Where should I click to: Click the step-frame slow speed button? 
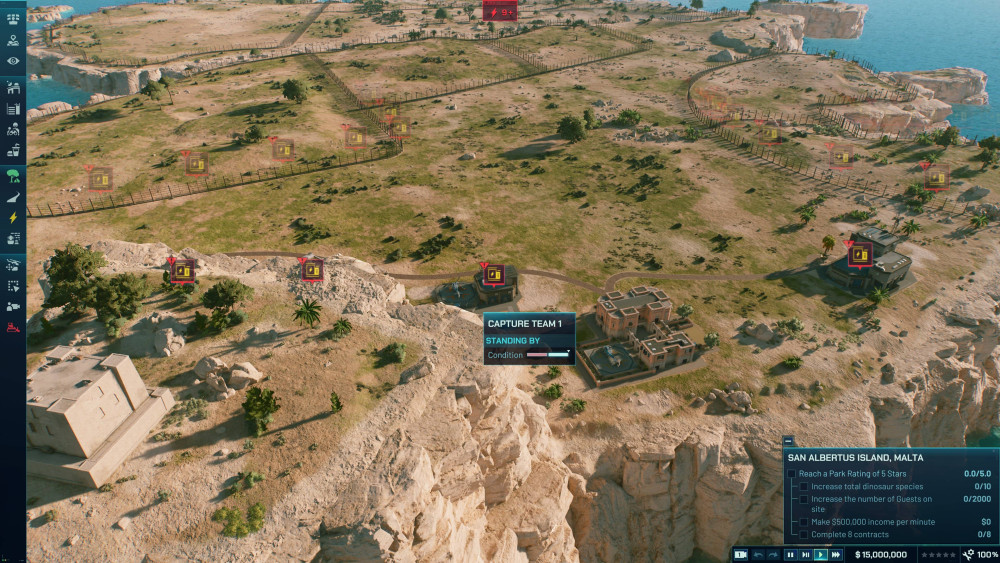tap(805, 554)
